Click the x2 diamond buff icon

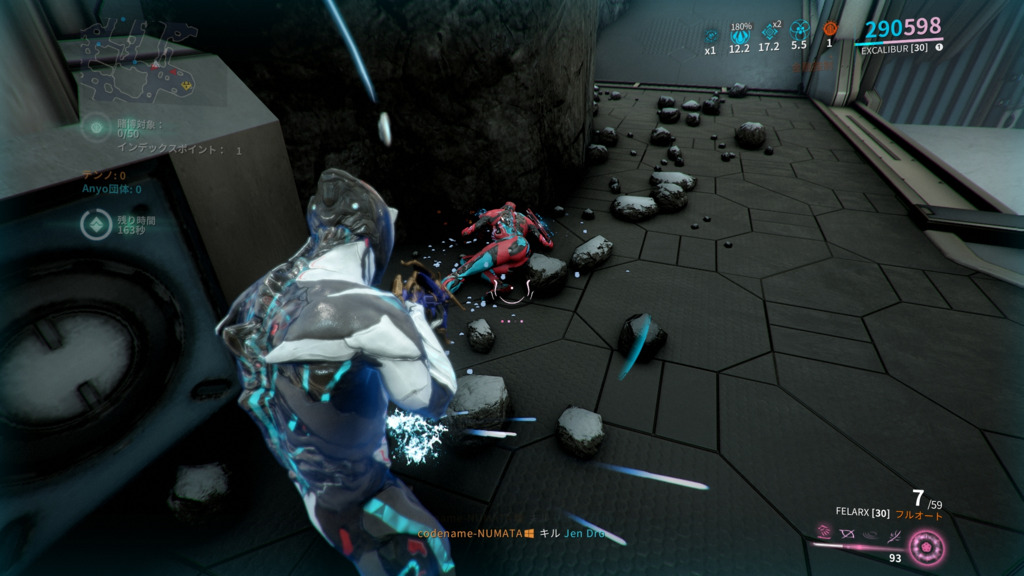click(x=769, y=32)
